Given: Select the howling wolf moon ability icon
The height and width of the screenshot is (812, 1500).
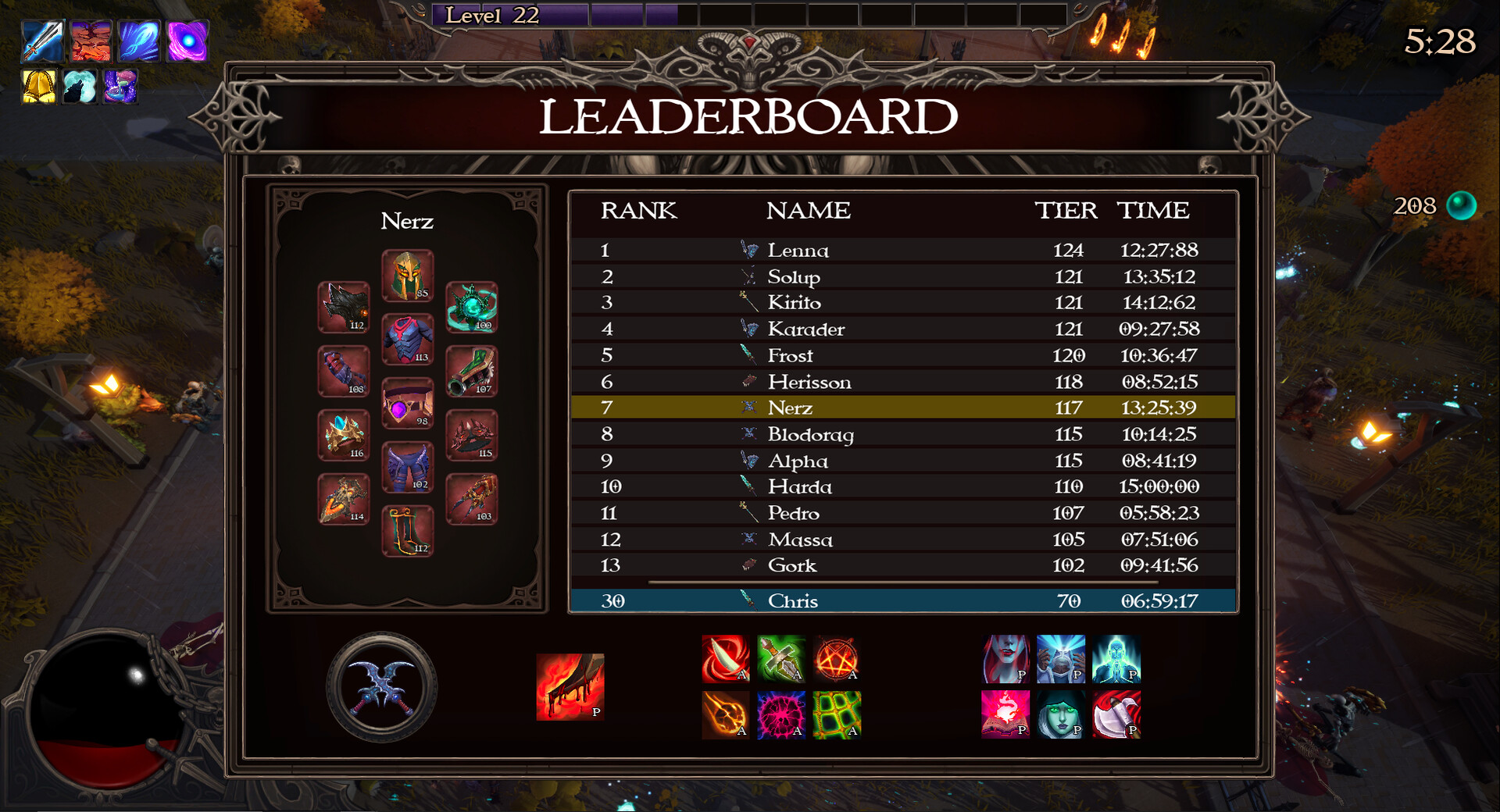Looking at the screenshot, I should coord(79,87).
